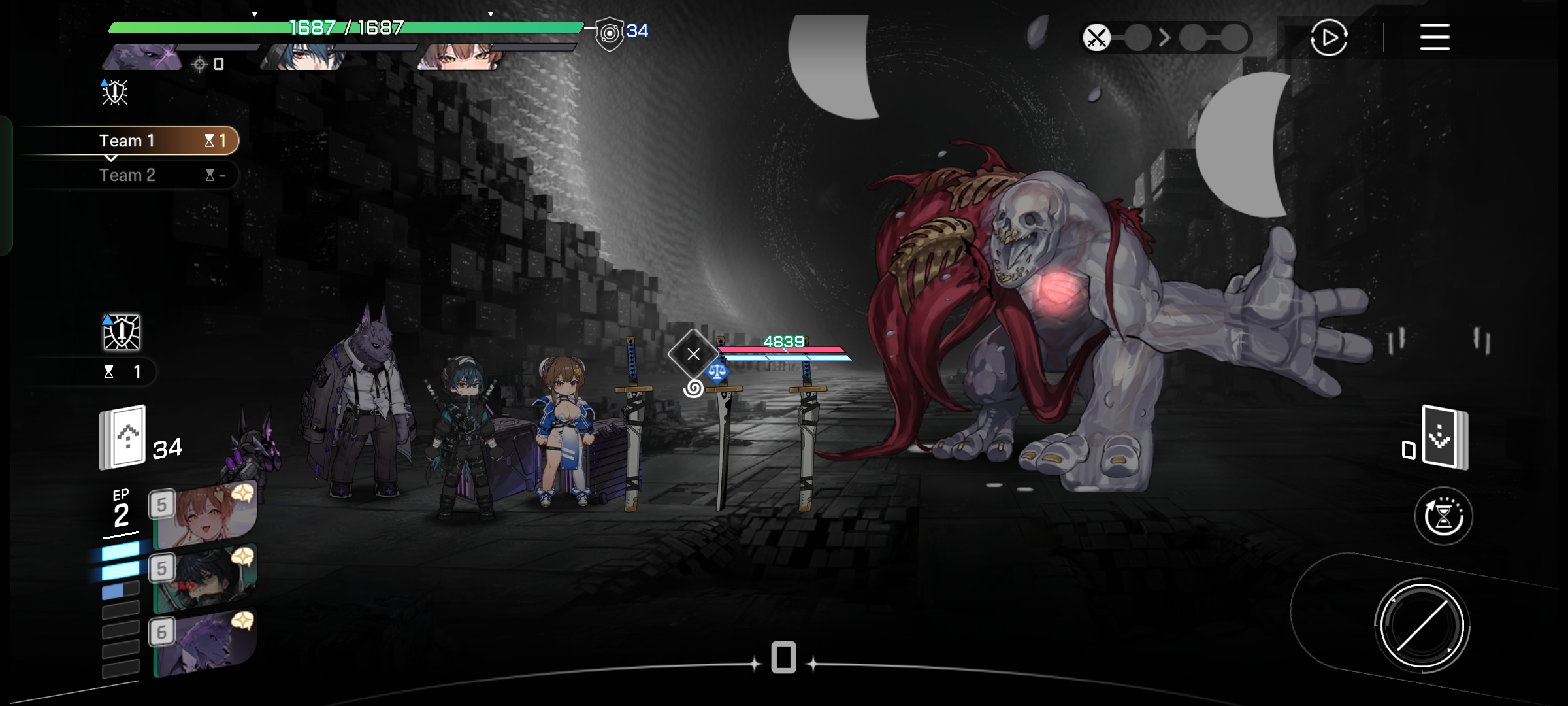The width and height of the screenshot is (1568, 706).
Task: Select the dark-haired masked character cost 5 card
Action: 204,579
